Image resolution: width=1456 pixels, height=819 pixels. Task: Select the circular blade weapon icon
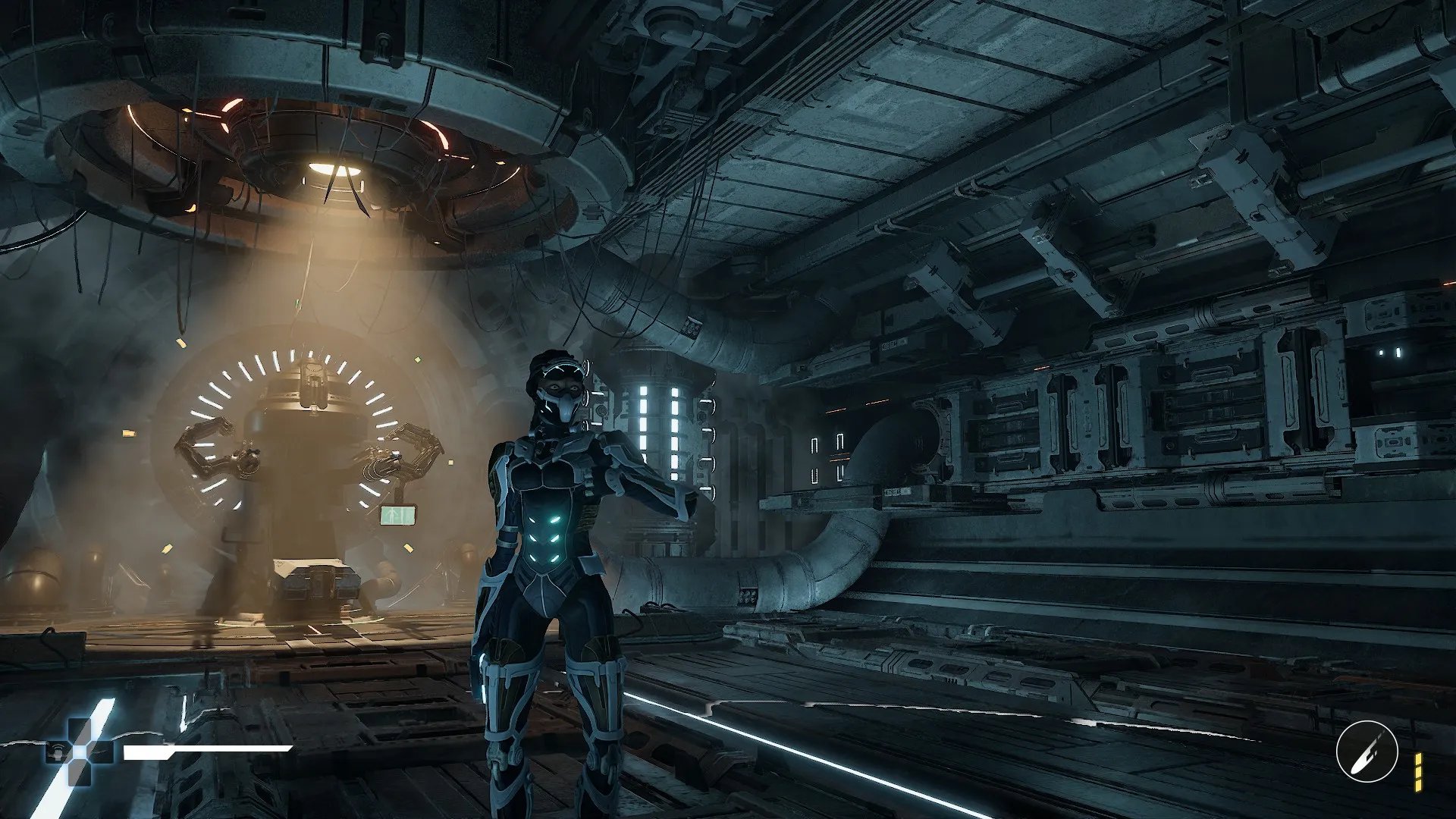coord(1367,752)
